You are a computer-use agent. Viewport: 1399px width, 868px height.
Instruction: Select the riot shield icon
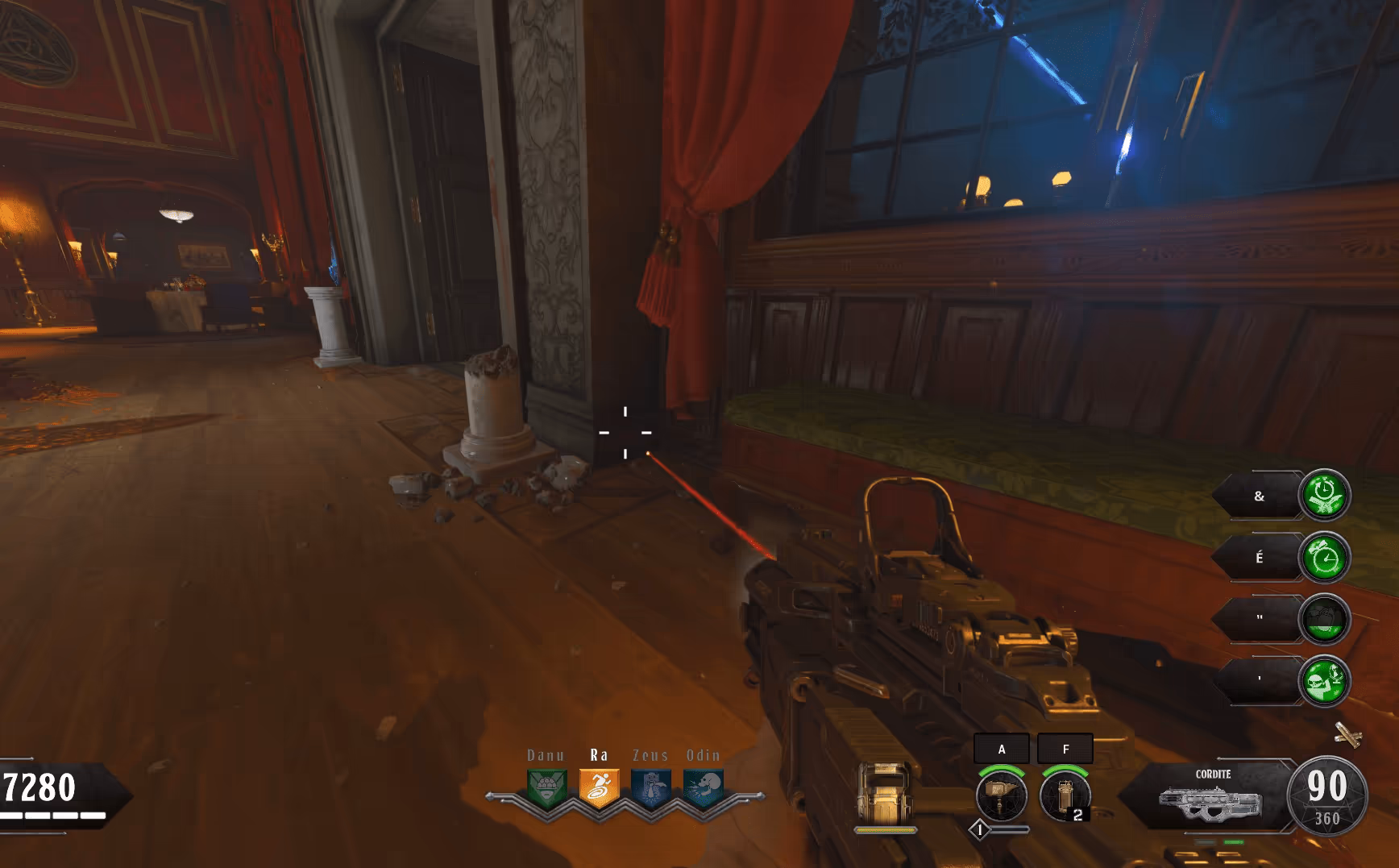click(x=885, y=793)
